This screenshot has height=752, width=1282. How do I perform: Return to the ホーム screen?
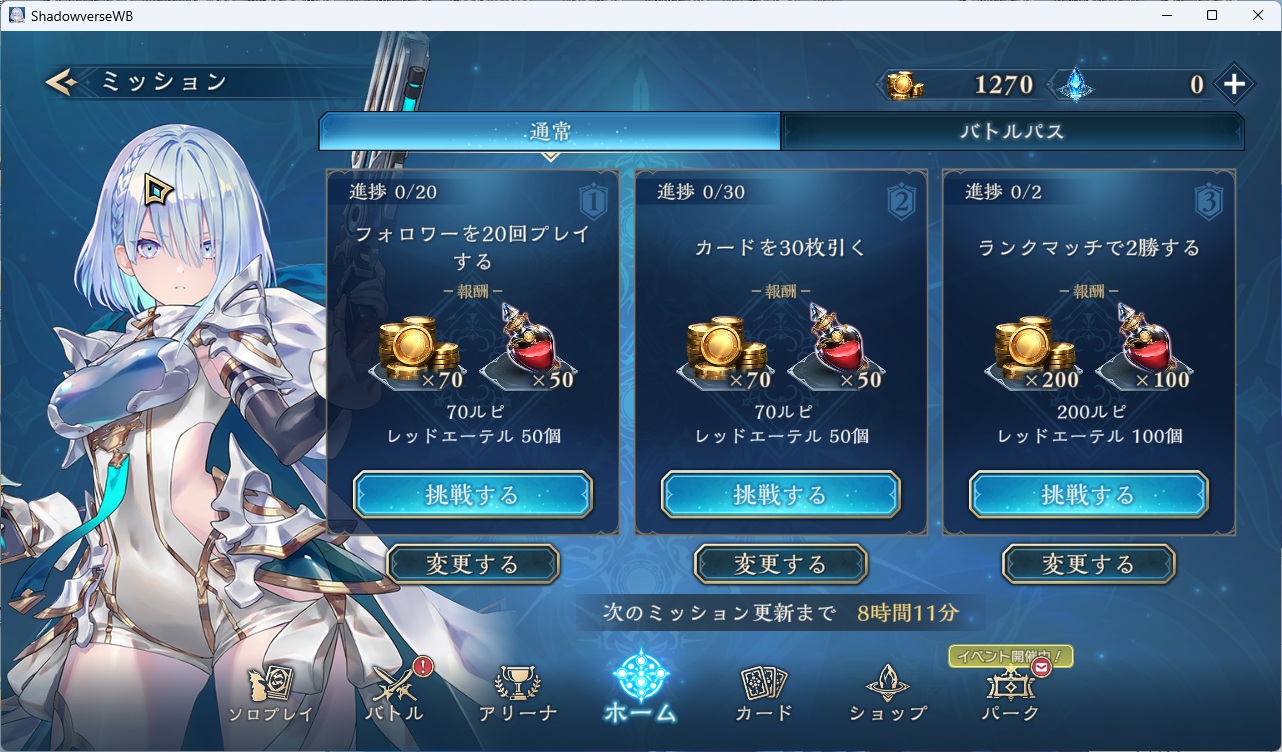coord(640,690)
